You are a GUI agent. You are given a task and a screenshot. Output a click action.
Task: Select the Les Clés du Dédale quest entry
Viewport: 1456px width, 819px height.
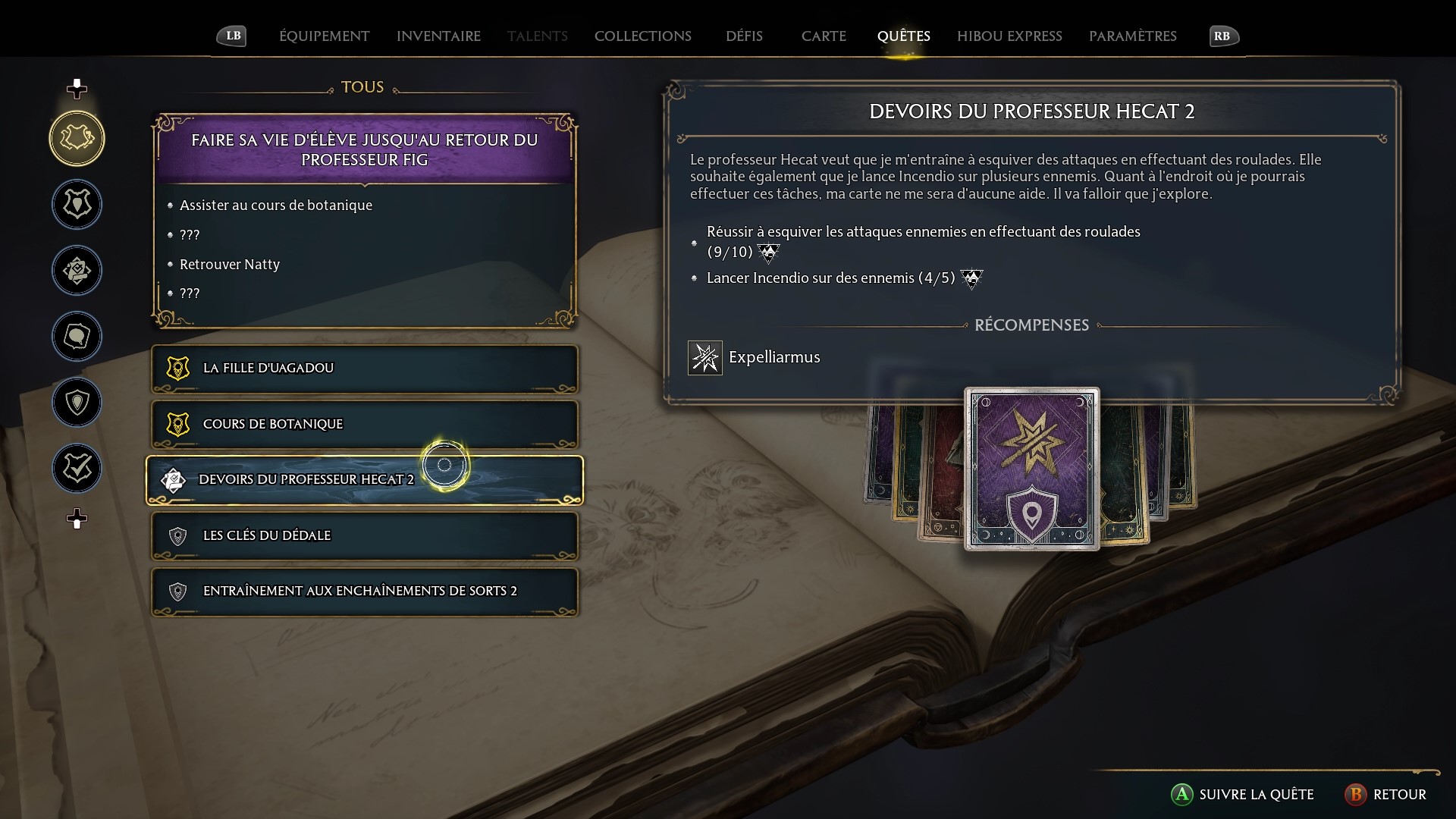pyautogui.click(x=364, y=536)
